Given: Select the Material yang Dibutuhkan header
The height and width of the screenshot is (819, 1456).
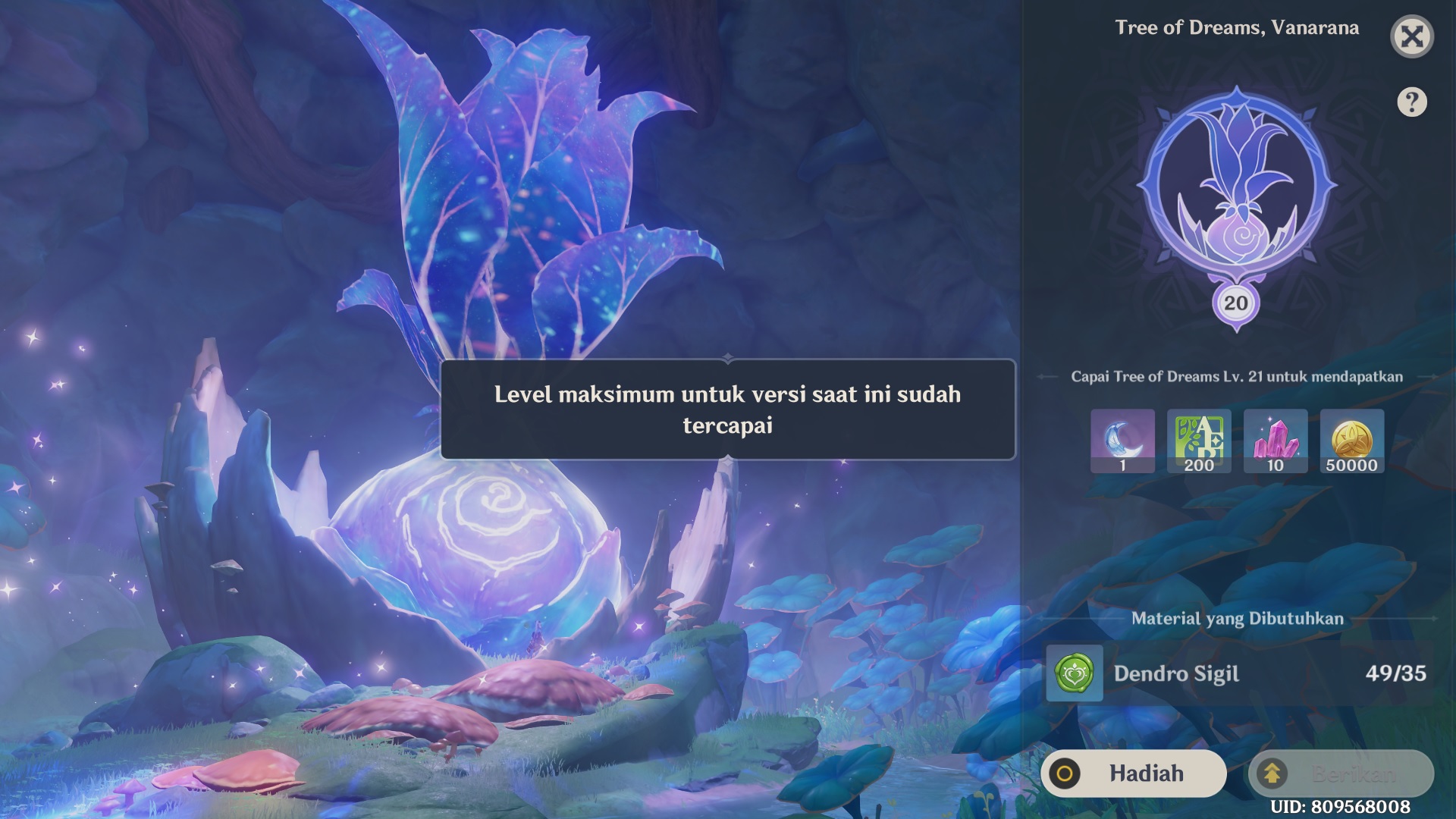Looking at the screenshot, I should [1238, 617].
